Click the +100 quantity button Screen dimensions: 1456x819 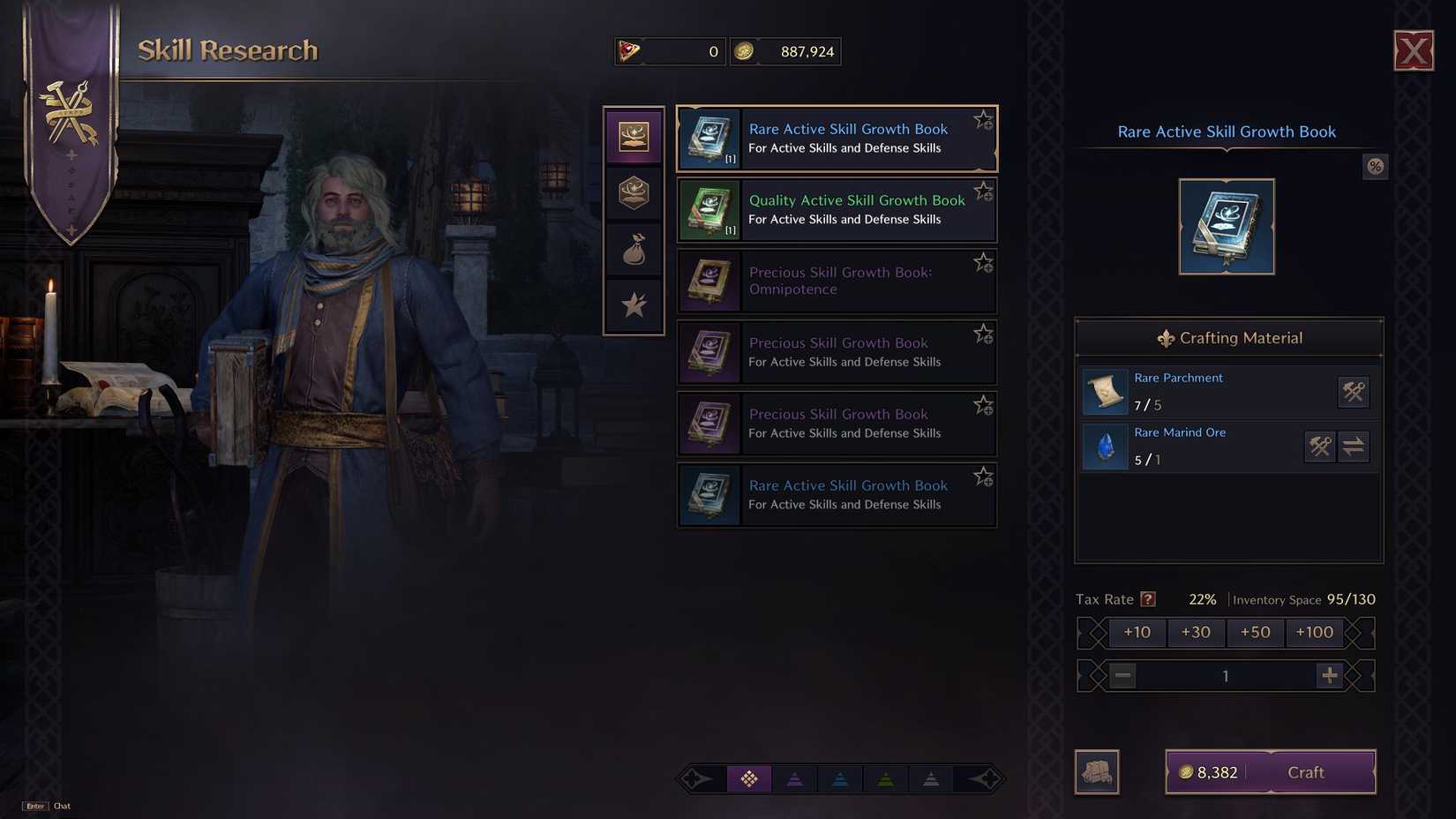pos(1314,632)
